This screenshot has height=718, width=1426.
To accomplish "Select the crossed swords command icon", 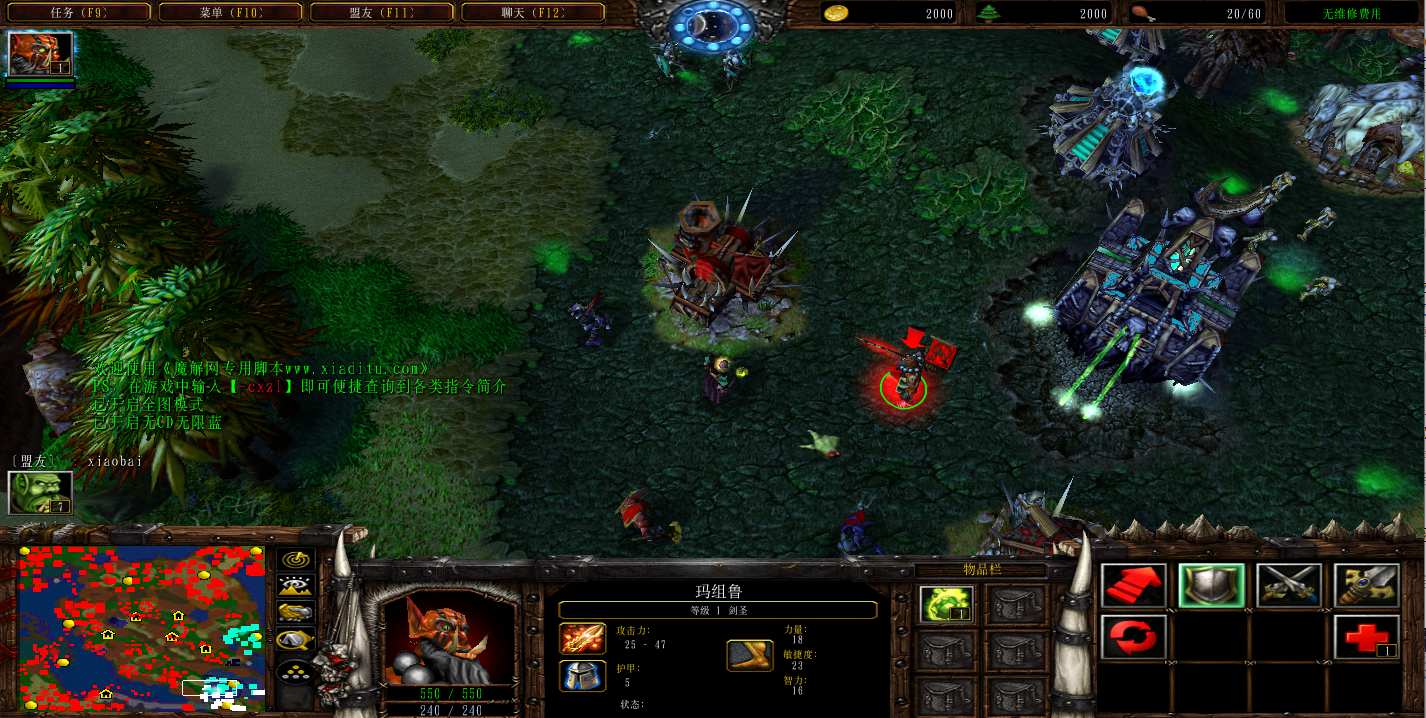I will point(1288,586).
